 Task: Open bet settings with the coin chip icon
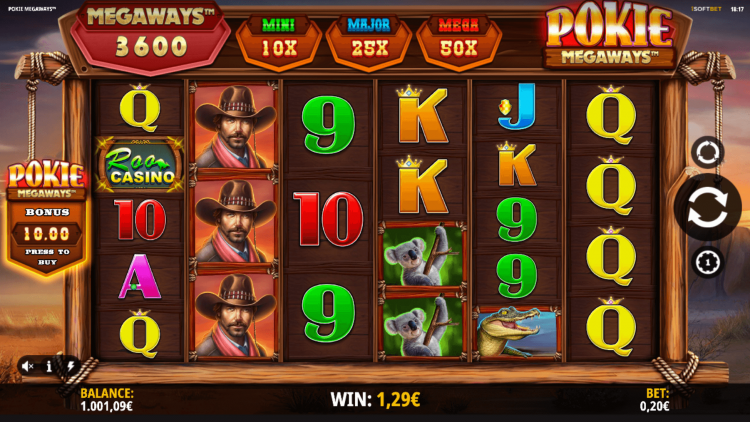[x=707, y=262]
